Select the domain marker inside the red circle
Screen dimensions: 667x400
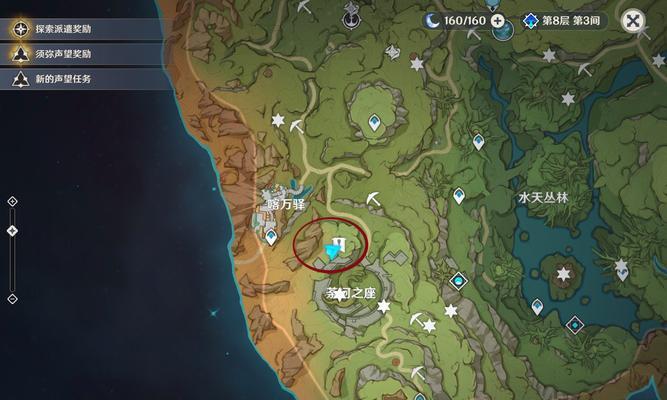click(x=340, y=243)
